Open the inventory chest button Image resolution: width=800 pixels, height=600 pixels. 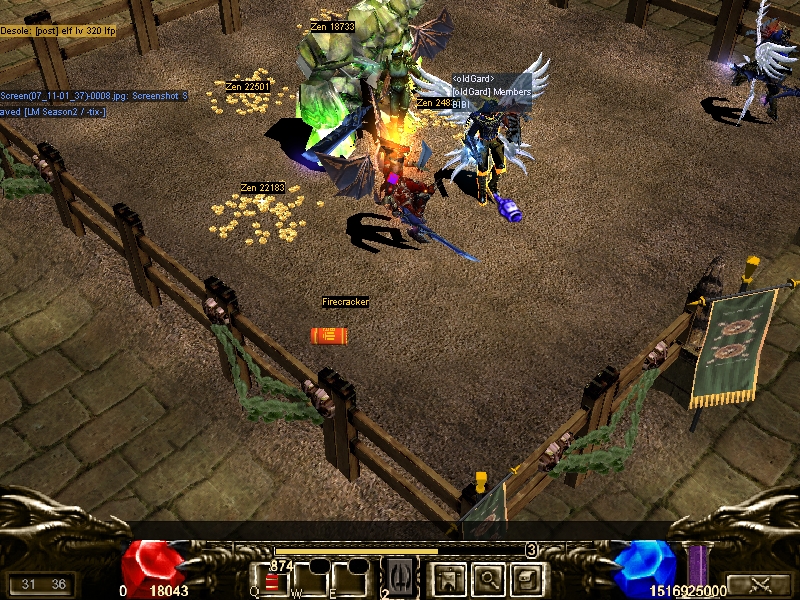coord(526,578)
